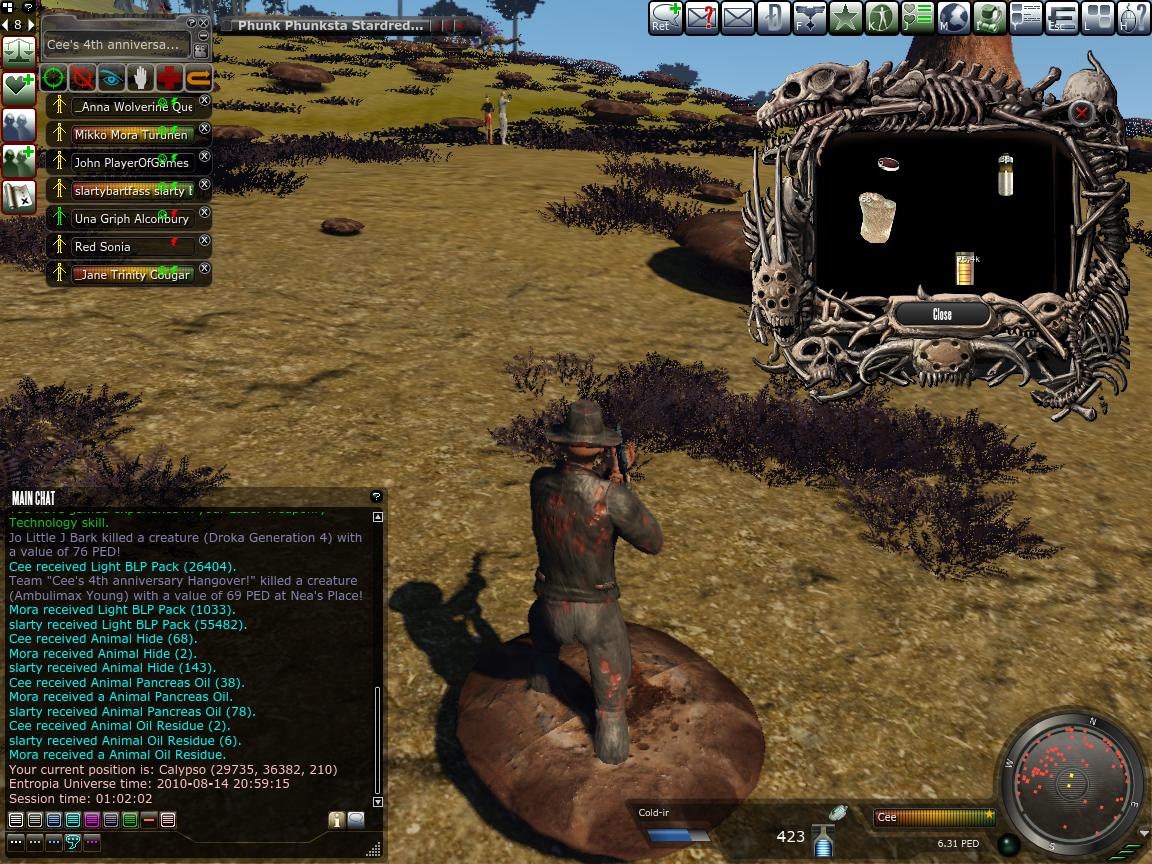Toggle the blue eye team icon
The height and width of the screenshot is (864, 1152).
(112, 79)
